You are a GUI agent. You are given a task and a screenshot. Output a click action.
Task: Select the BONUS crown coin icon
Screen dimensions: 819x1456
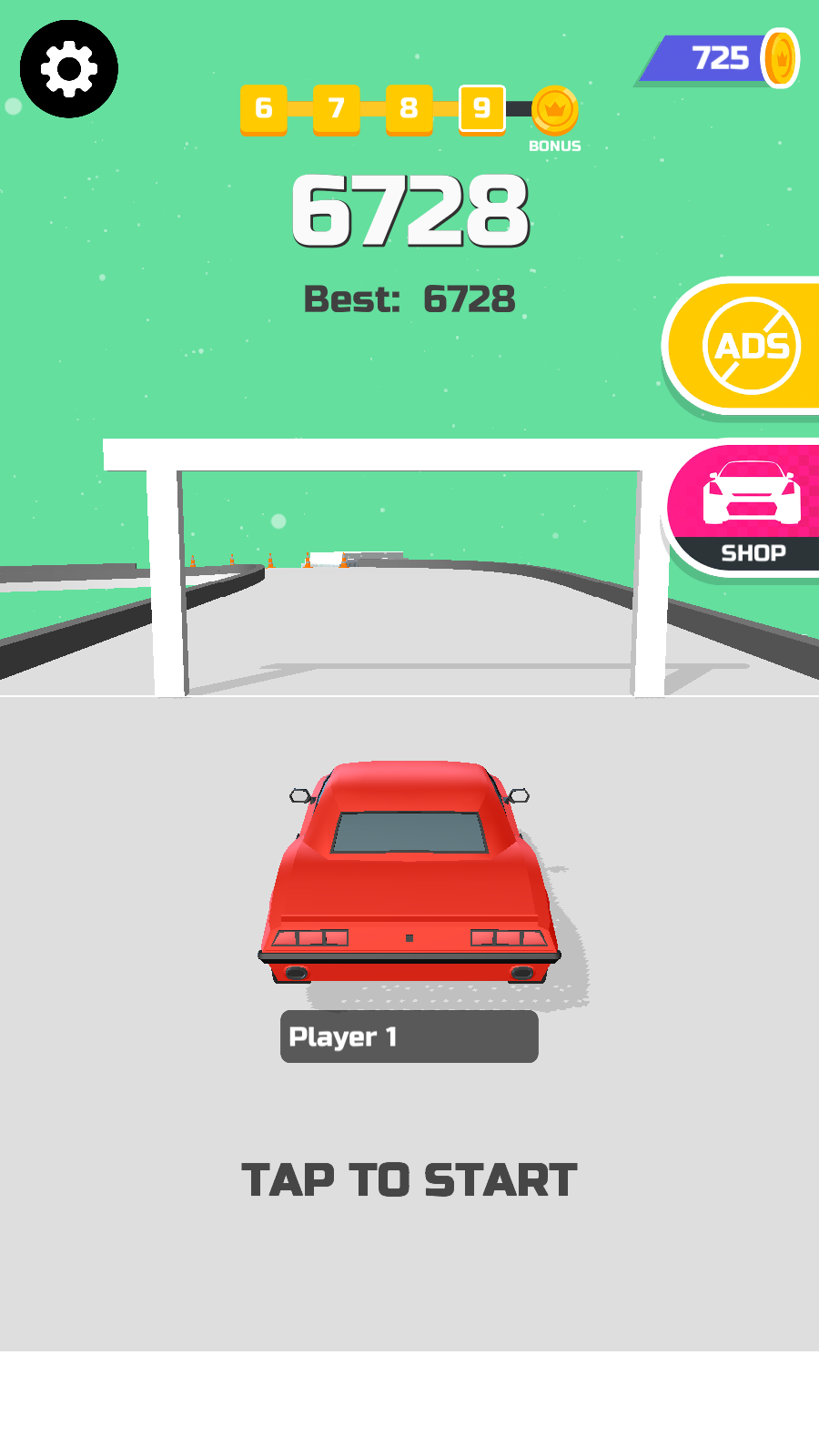pyautogui.click(x=554, y=111)
